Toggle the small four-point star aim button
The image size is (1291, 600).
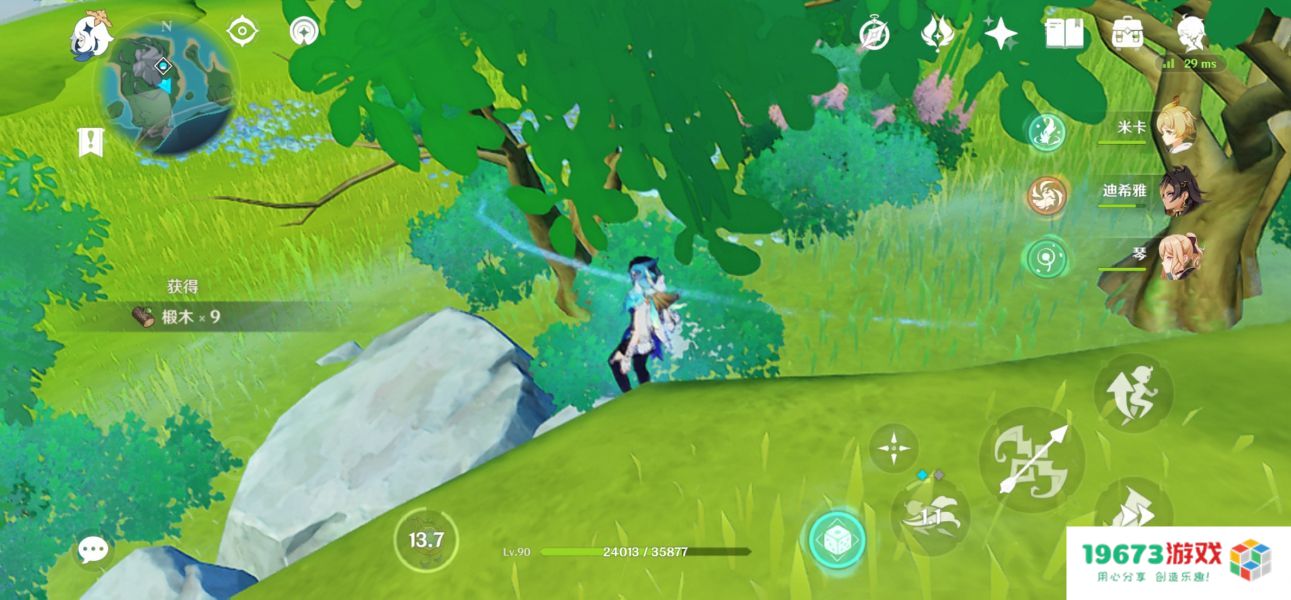893,447
